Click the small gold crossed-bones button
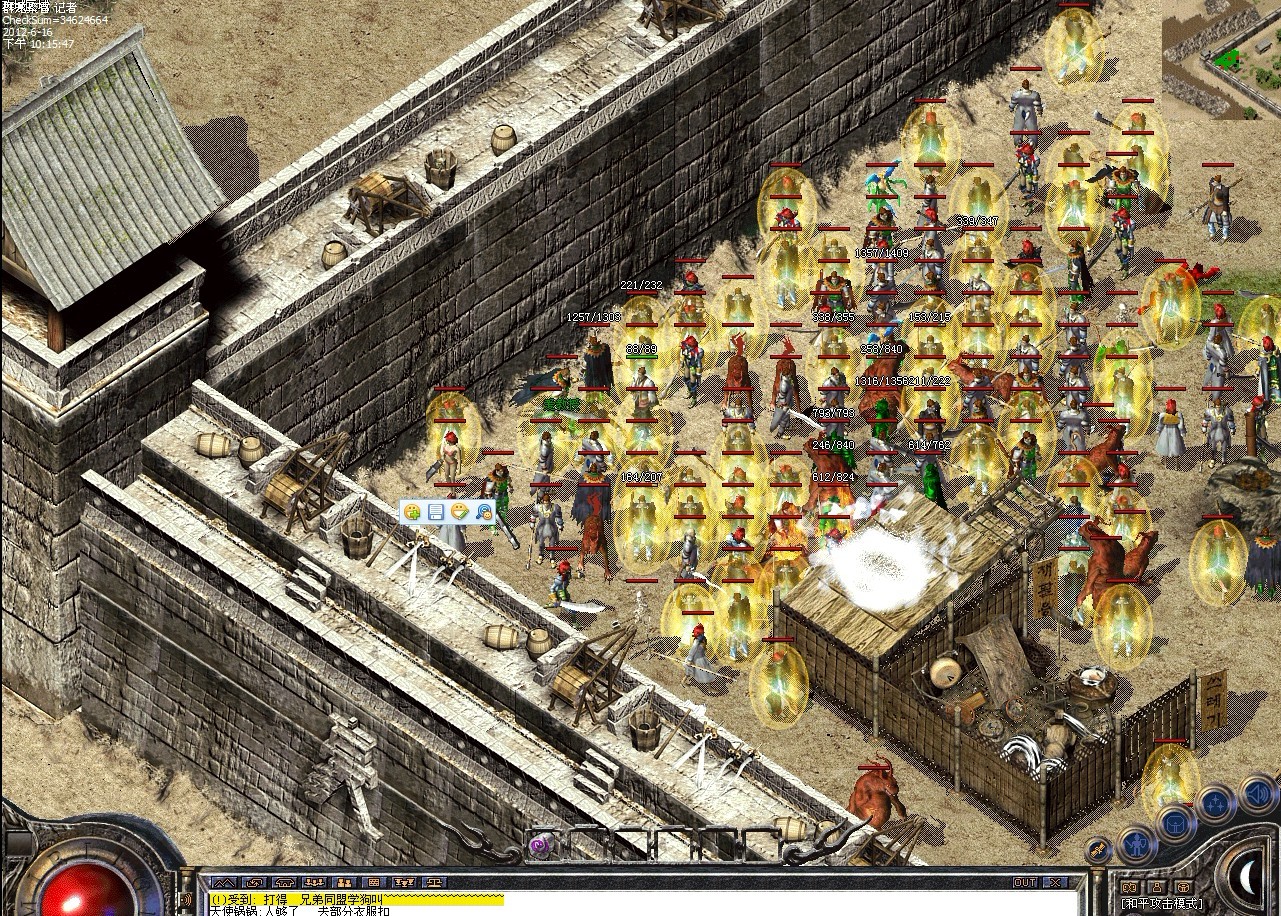 [1098, 850]
